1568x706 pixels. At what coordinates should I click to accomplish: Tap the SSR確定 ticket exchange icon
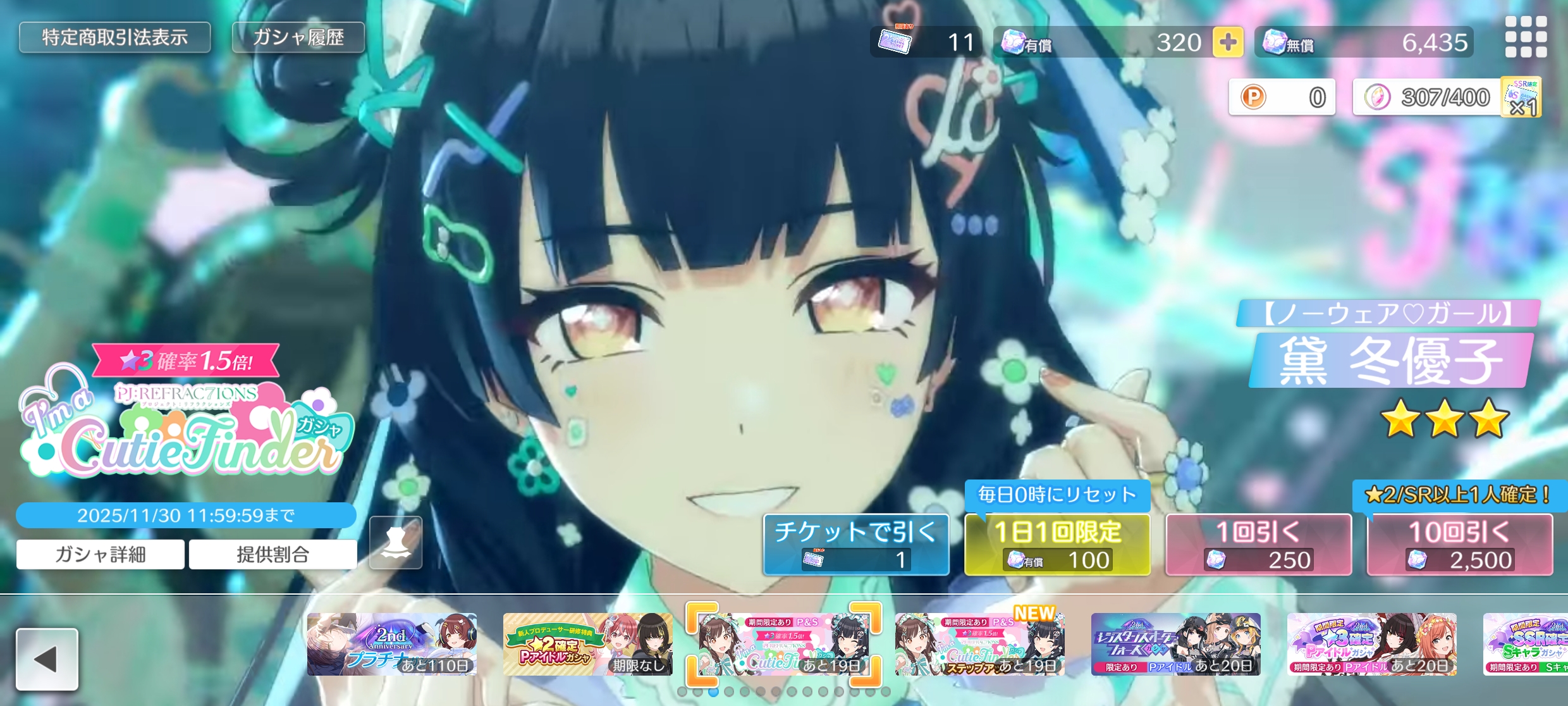[1522, 97]
